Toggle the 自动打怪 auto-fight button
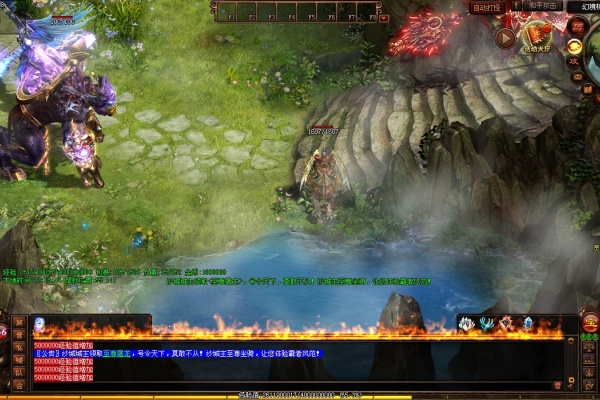The width and height of the screenshot is (600, 400). pos(488,7)
